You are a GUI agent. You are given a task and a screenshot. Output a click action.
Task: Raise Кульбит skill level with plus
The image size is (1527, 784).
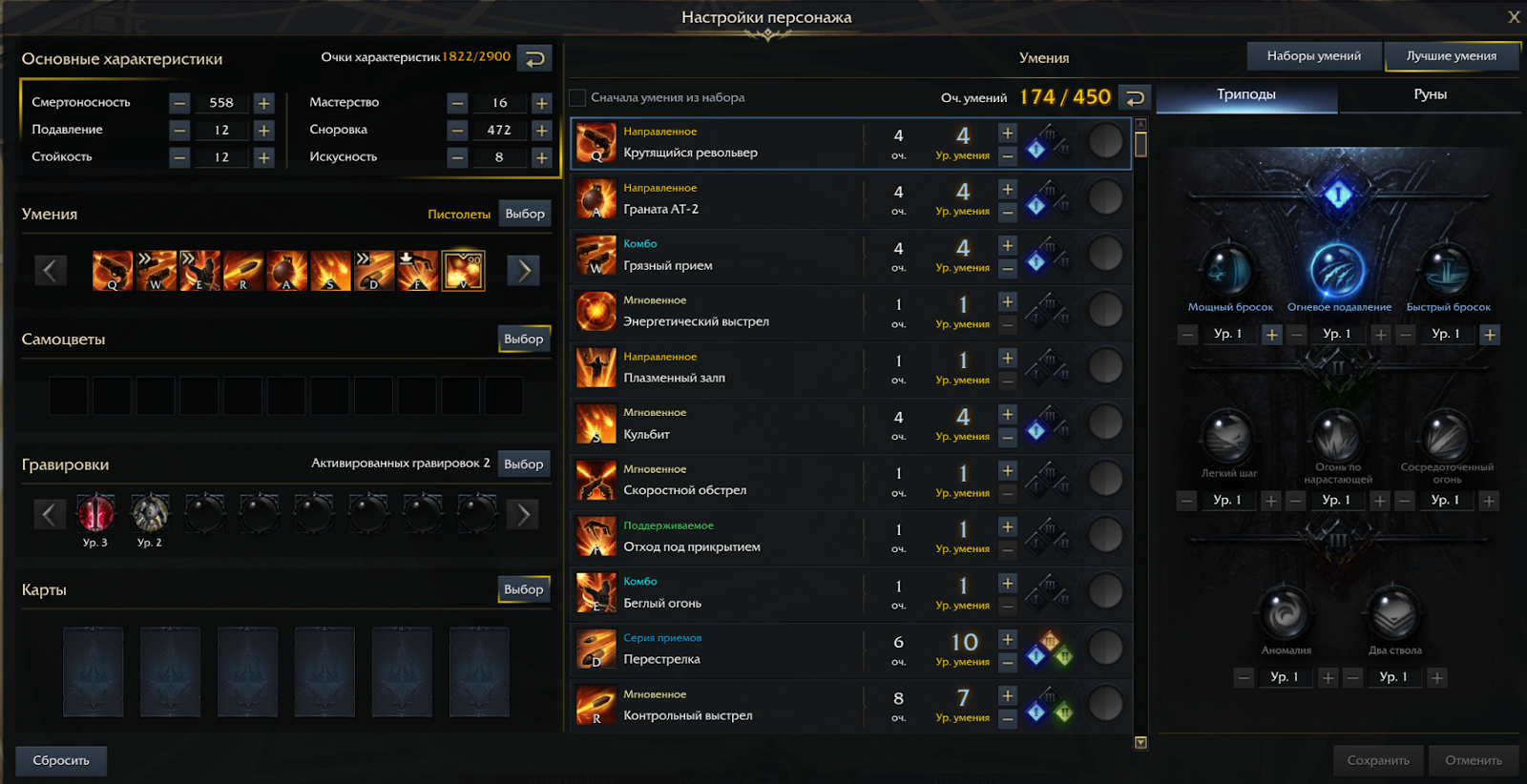click(x=1008, y=414)
